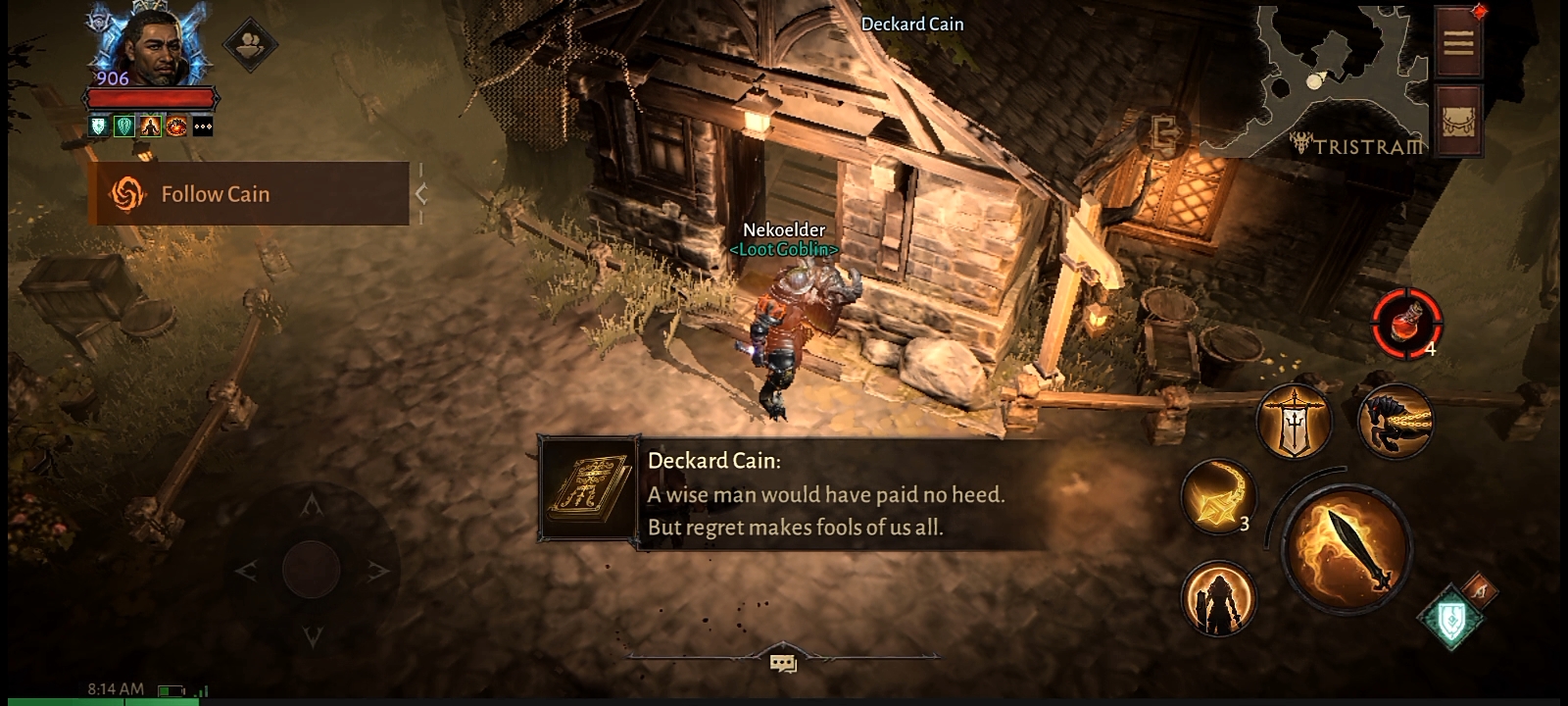1568x706 pixels.
Task: Use the red health potion
Action: [1405, 322]
